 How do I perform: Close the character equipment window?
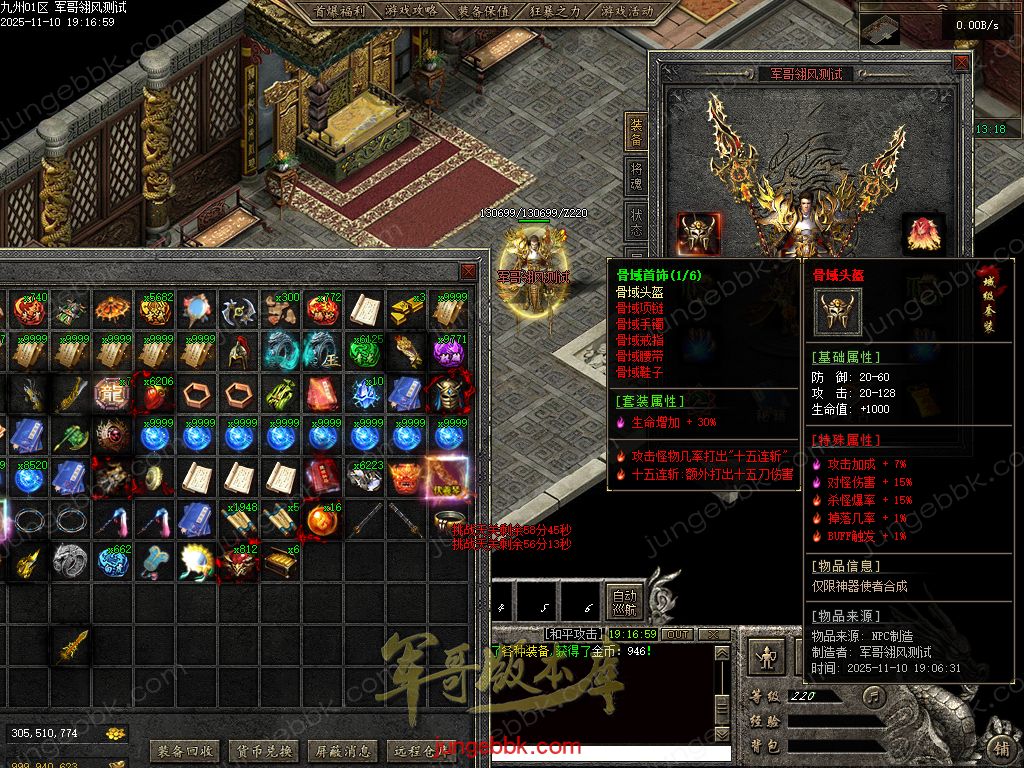[x=961, y=62]
